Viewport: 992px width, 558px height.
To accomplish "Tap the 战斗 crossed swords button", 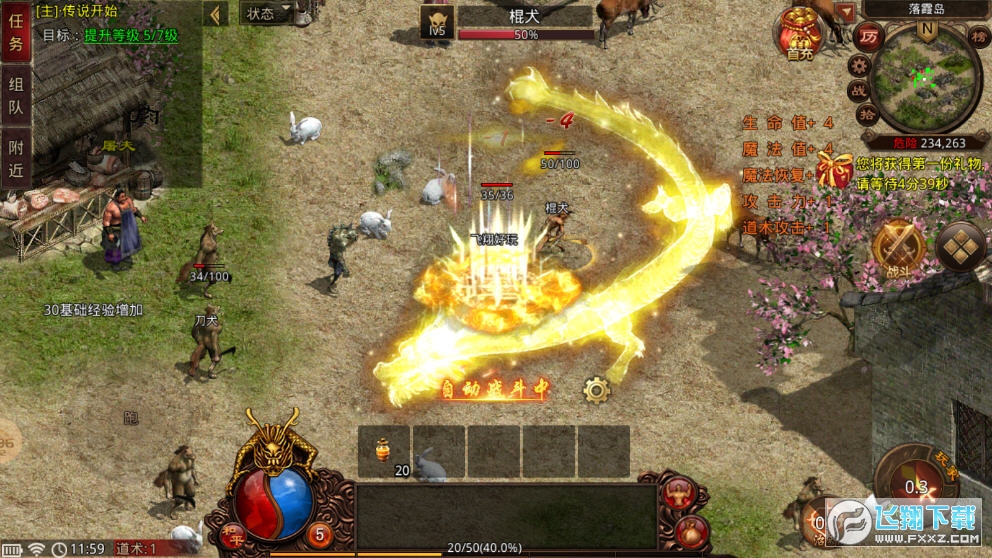I will (898, 246).
